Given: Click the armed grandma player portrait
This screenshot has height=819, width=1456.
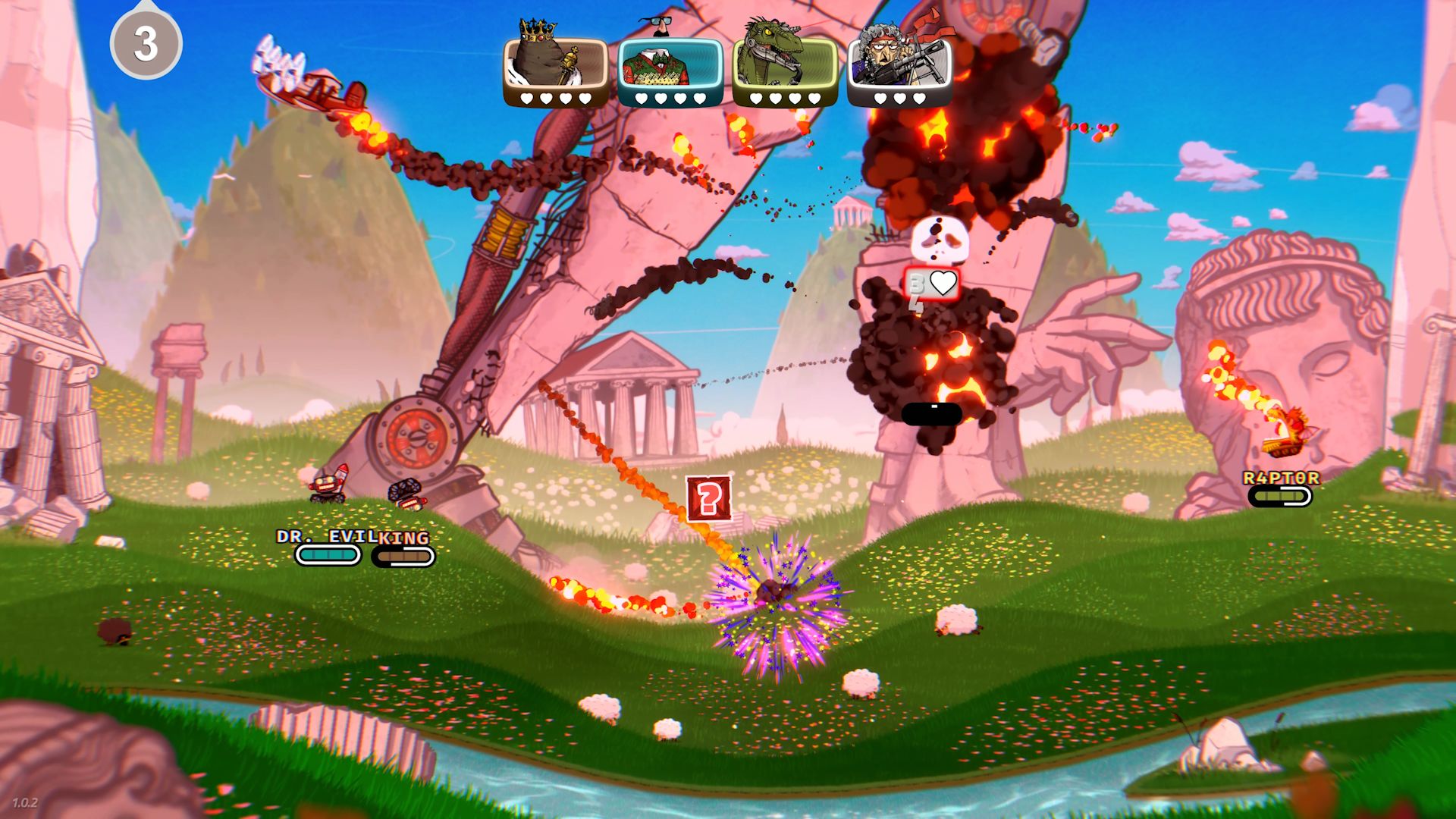Looking at the screenshot, I should tap(899, 64).
